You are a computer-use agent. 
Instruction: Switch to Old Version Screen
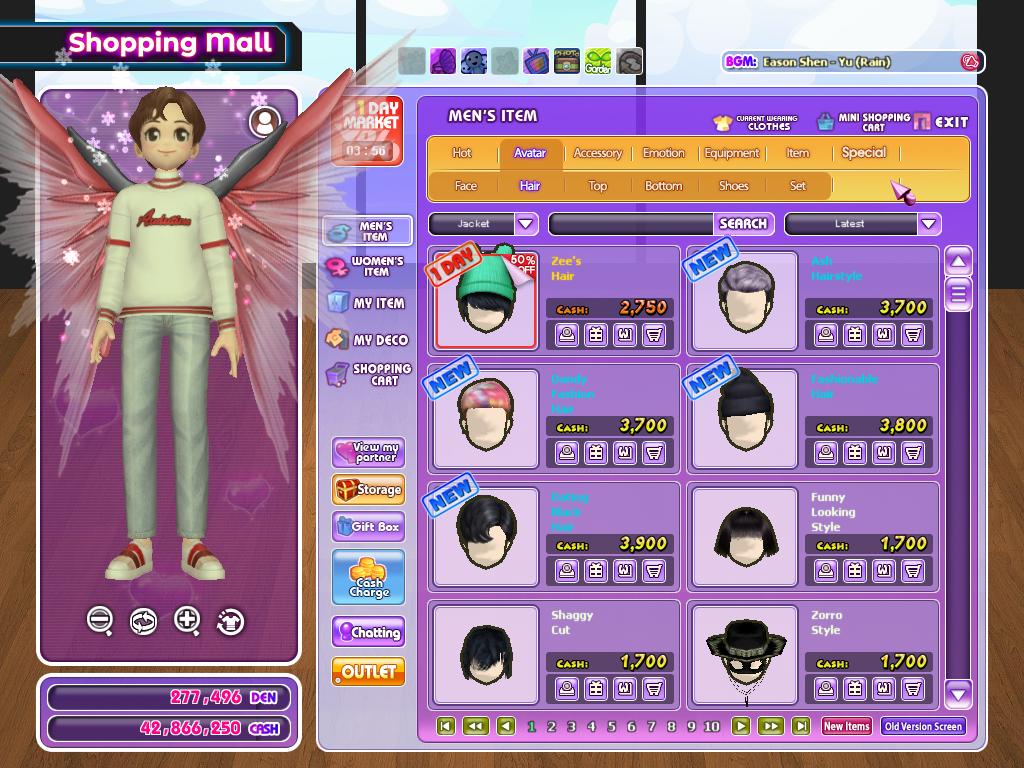click(x=923, y=727)
